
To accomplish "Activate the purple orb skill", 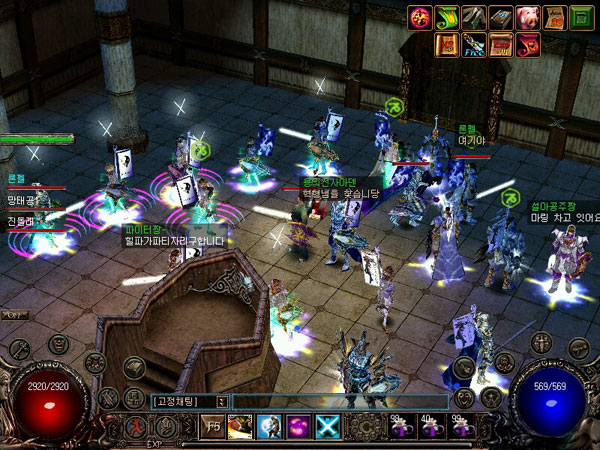I will (301, 427).
